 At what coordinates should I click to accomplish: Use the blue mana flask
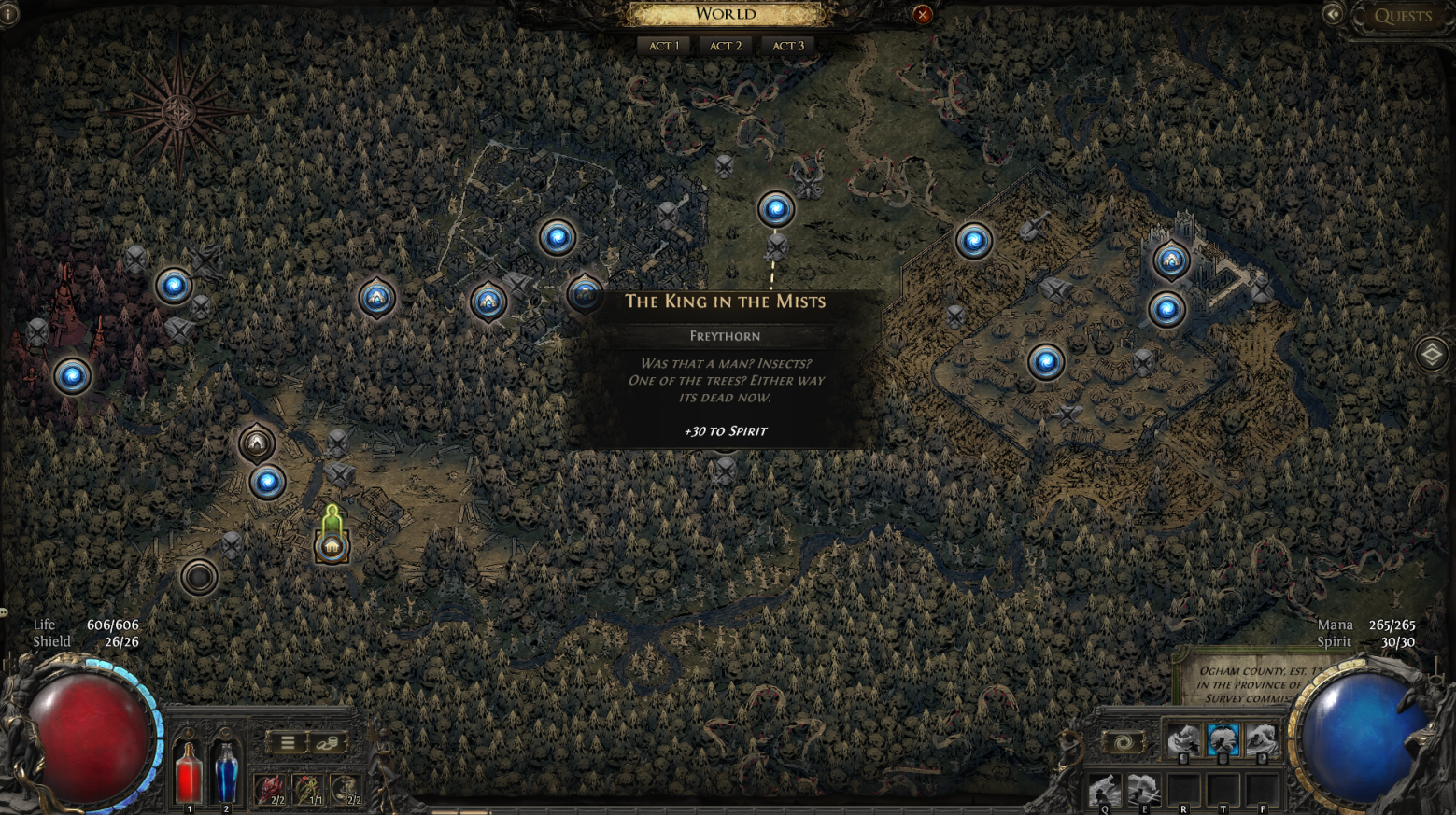pos(226,773)
